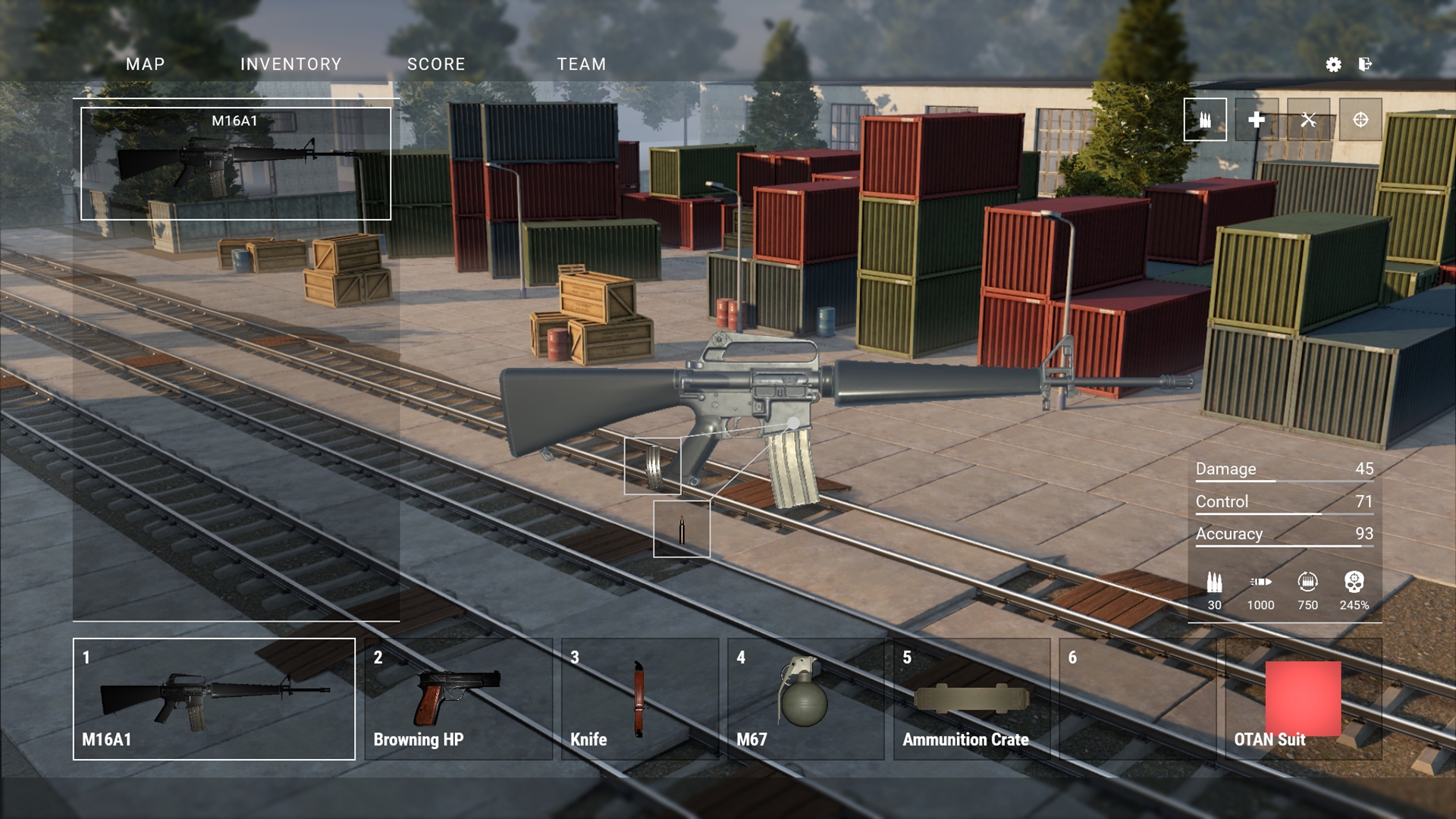Select the OTAN Suit slot
This screenshot has width=1456, height=819.
(x=1303, y=698)
